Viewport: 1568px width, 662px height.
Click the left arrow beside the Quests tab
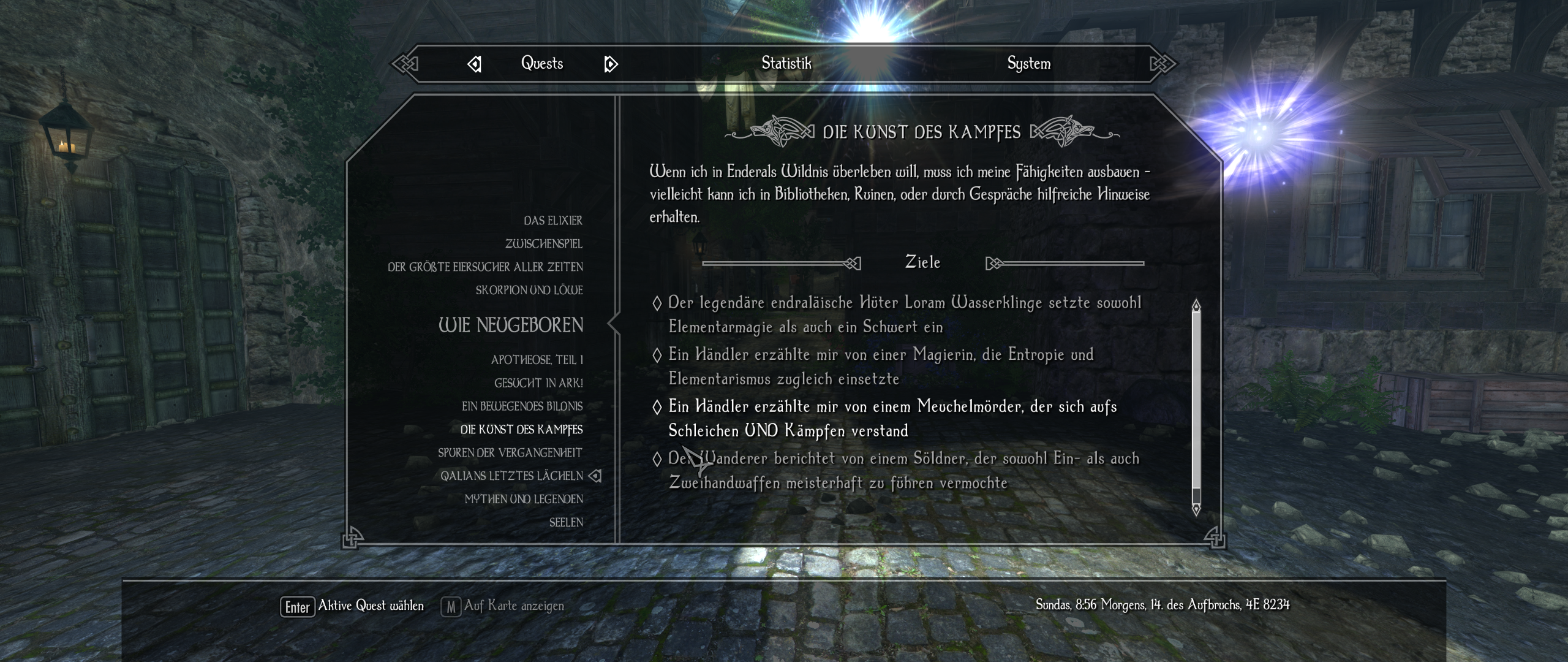(x=475, y=63)
